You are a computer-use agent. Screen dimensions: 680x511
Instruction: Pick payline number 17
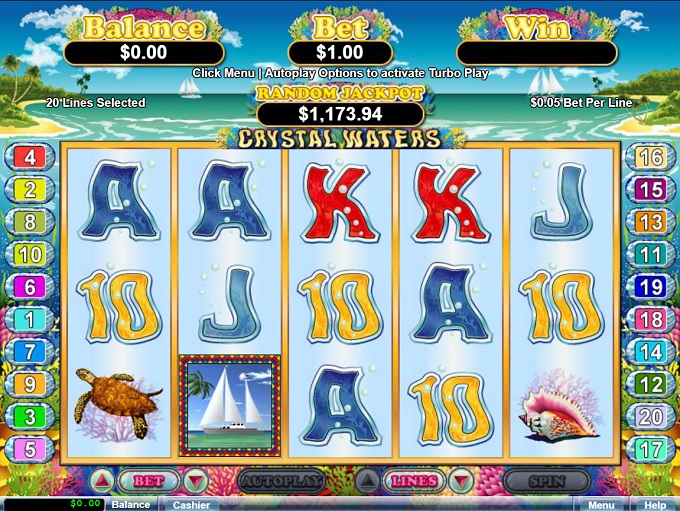(x=650, y=449)
